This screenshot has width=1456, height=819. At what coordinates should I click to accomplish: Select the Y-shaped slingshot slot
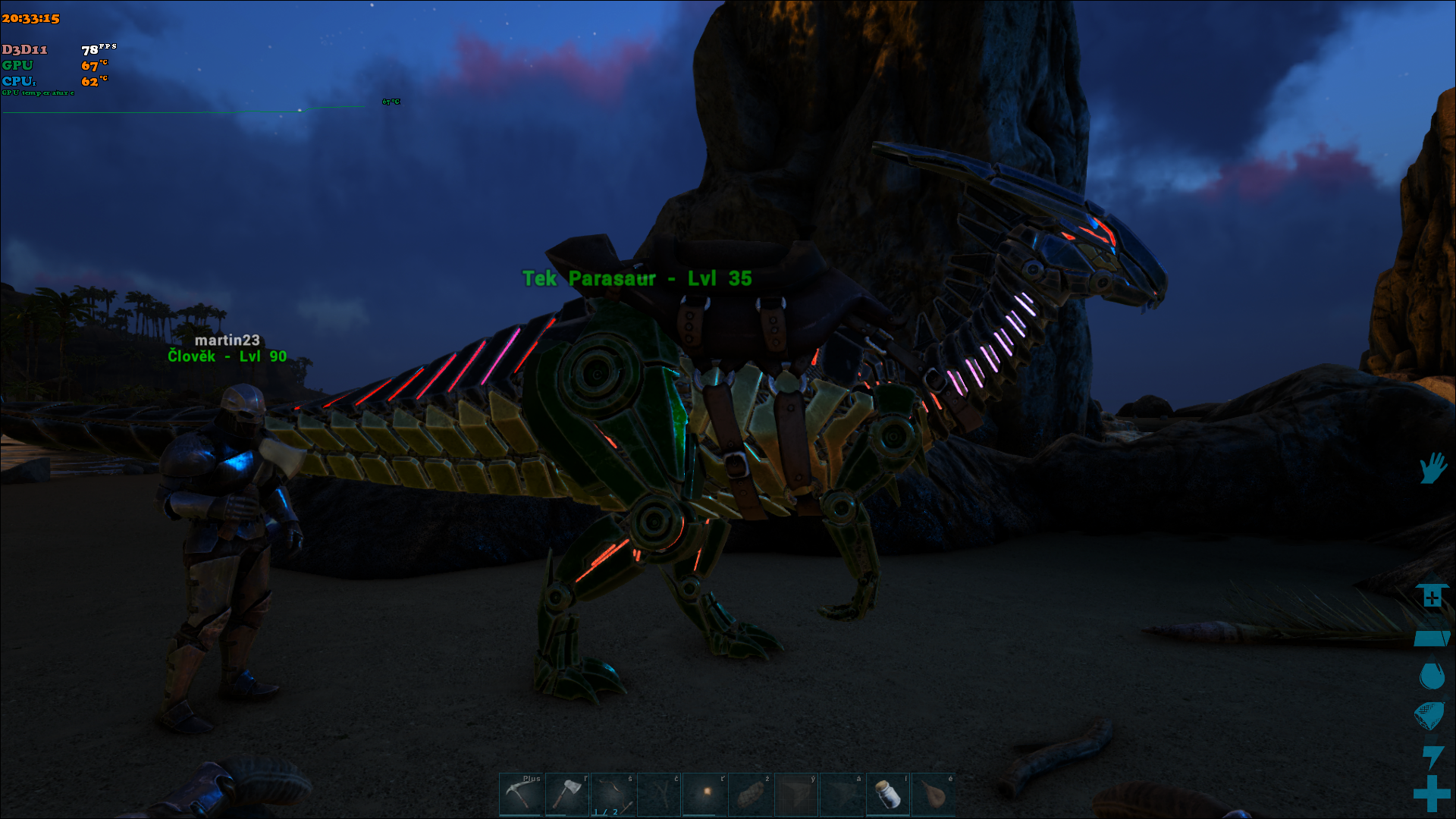click(659, 794)
